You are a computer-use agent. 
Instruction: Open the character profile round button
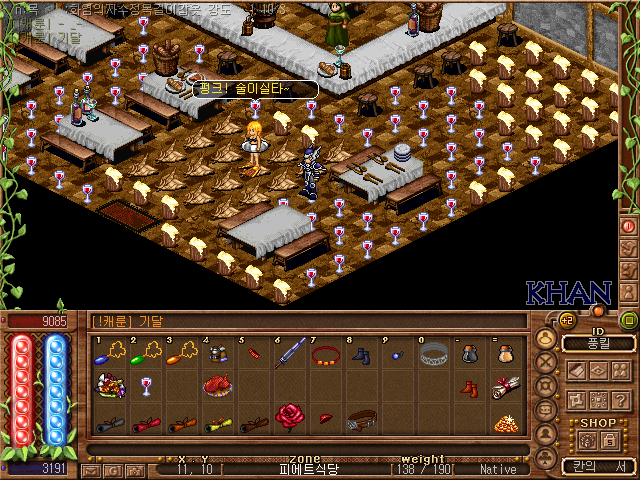click(x=547, y=339)
